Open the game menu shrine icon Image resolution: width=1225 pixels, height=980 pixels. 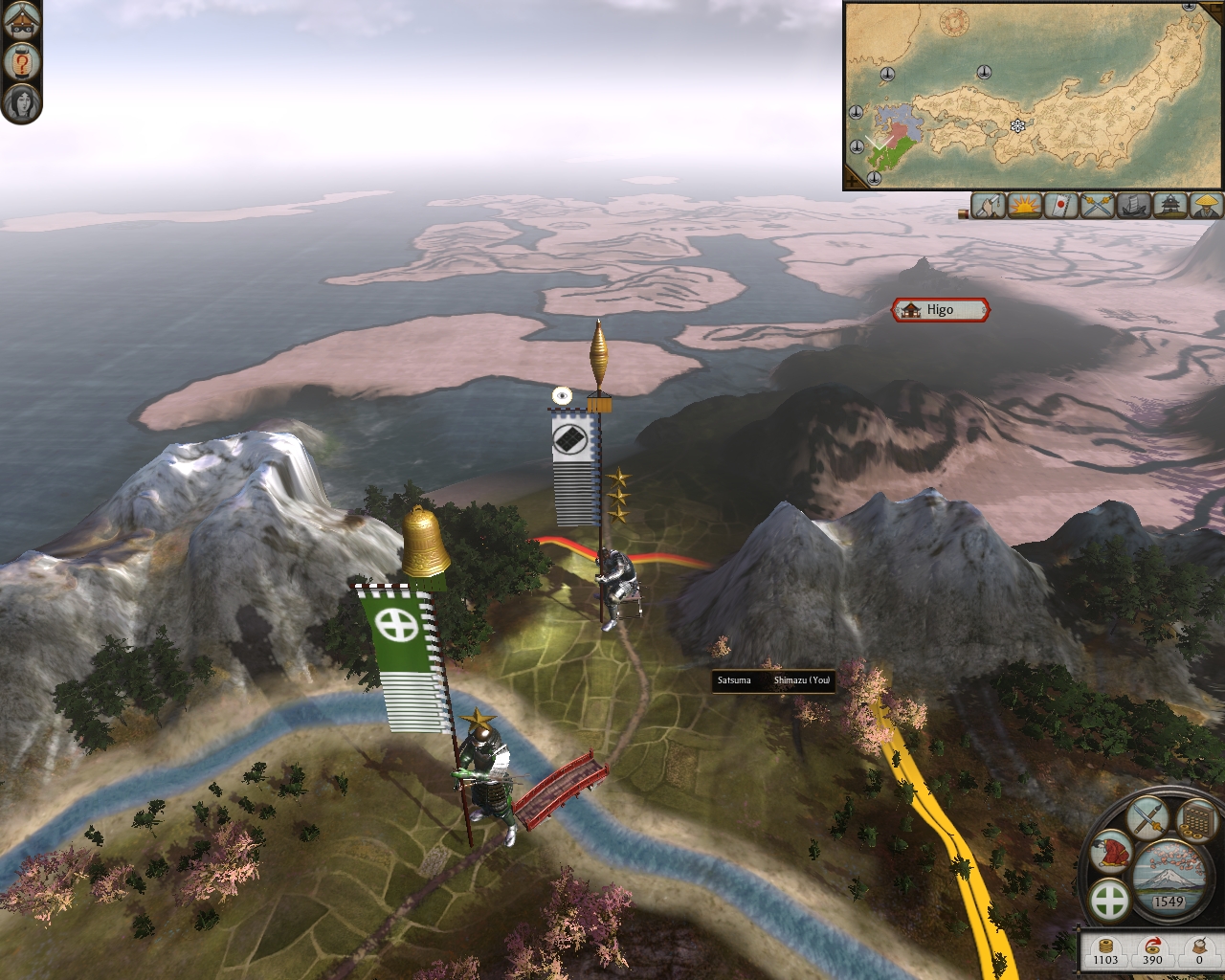[21, 19]
